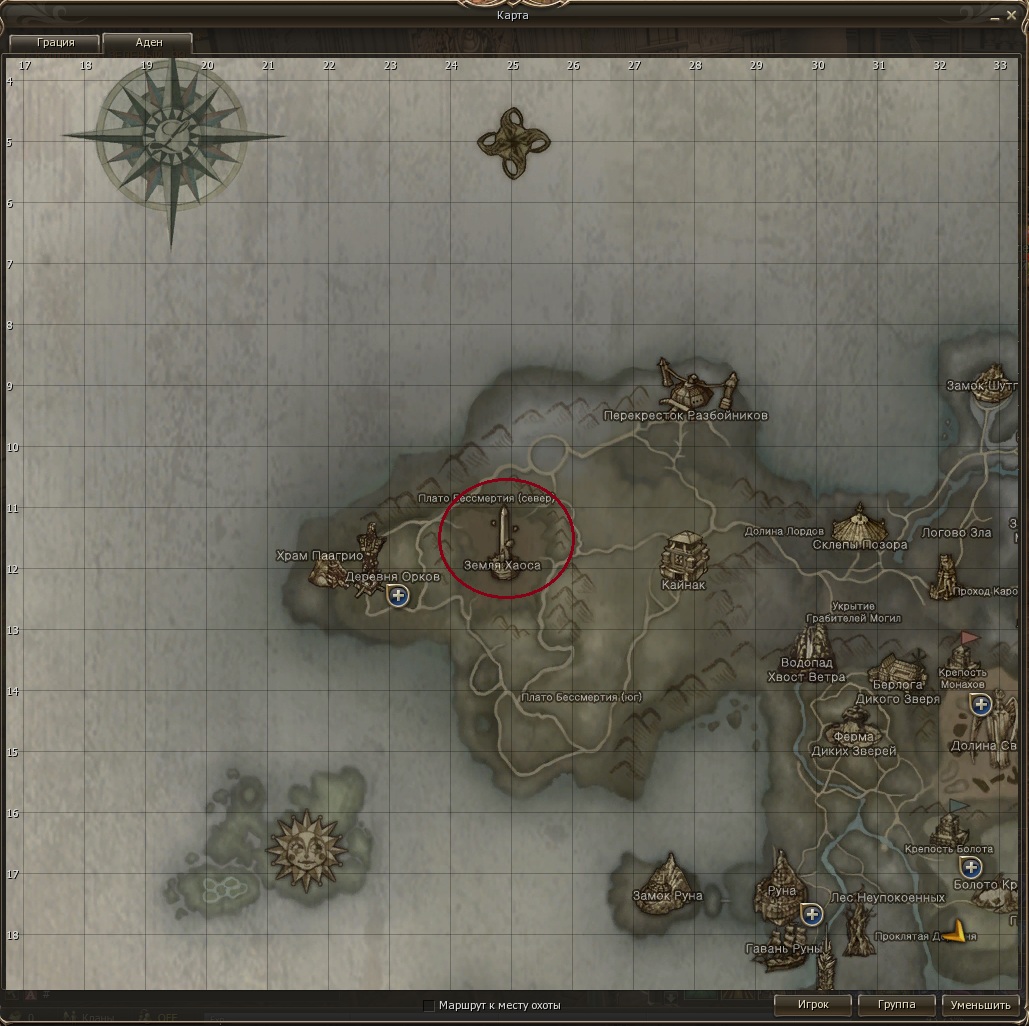
Task: Select the Кайнак location icon
Action: click(x=684, y=555)
